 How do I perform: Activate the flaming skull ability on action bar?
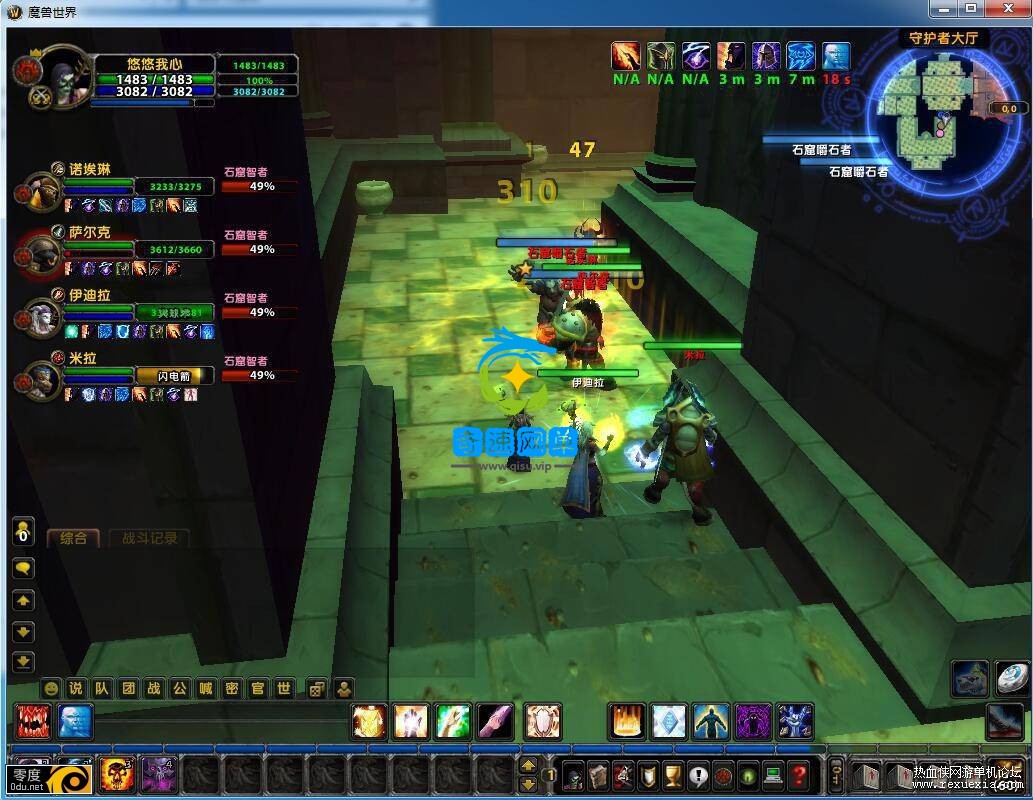[x=116, y=773]
